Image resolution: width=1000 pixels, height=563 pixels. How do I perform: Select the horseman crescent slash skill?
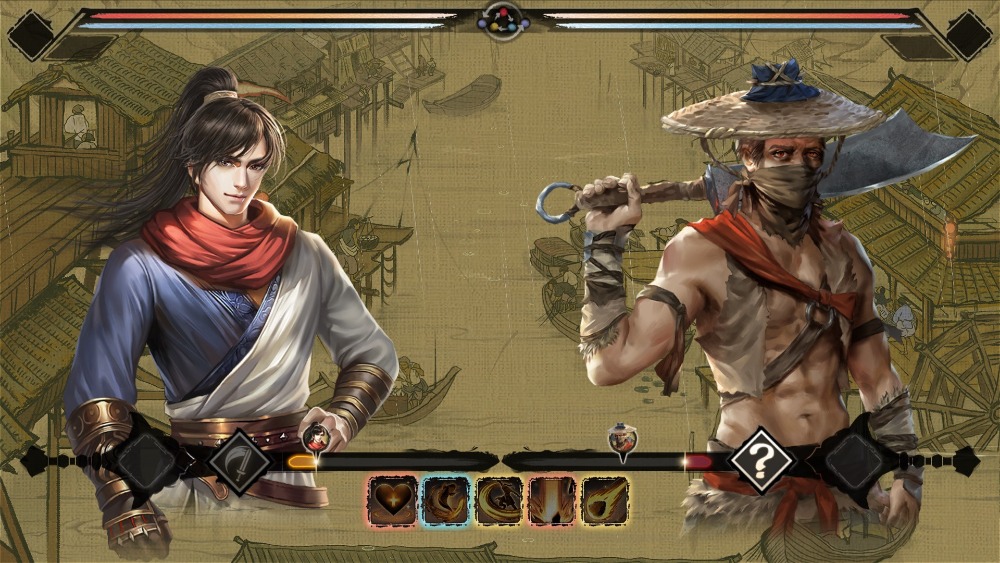tap(499, 500)
